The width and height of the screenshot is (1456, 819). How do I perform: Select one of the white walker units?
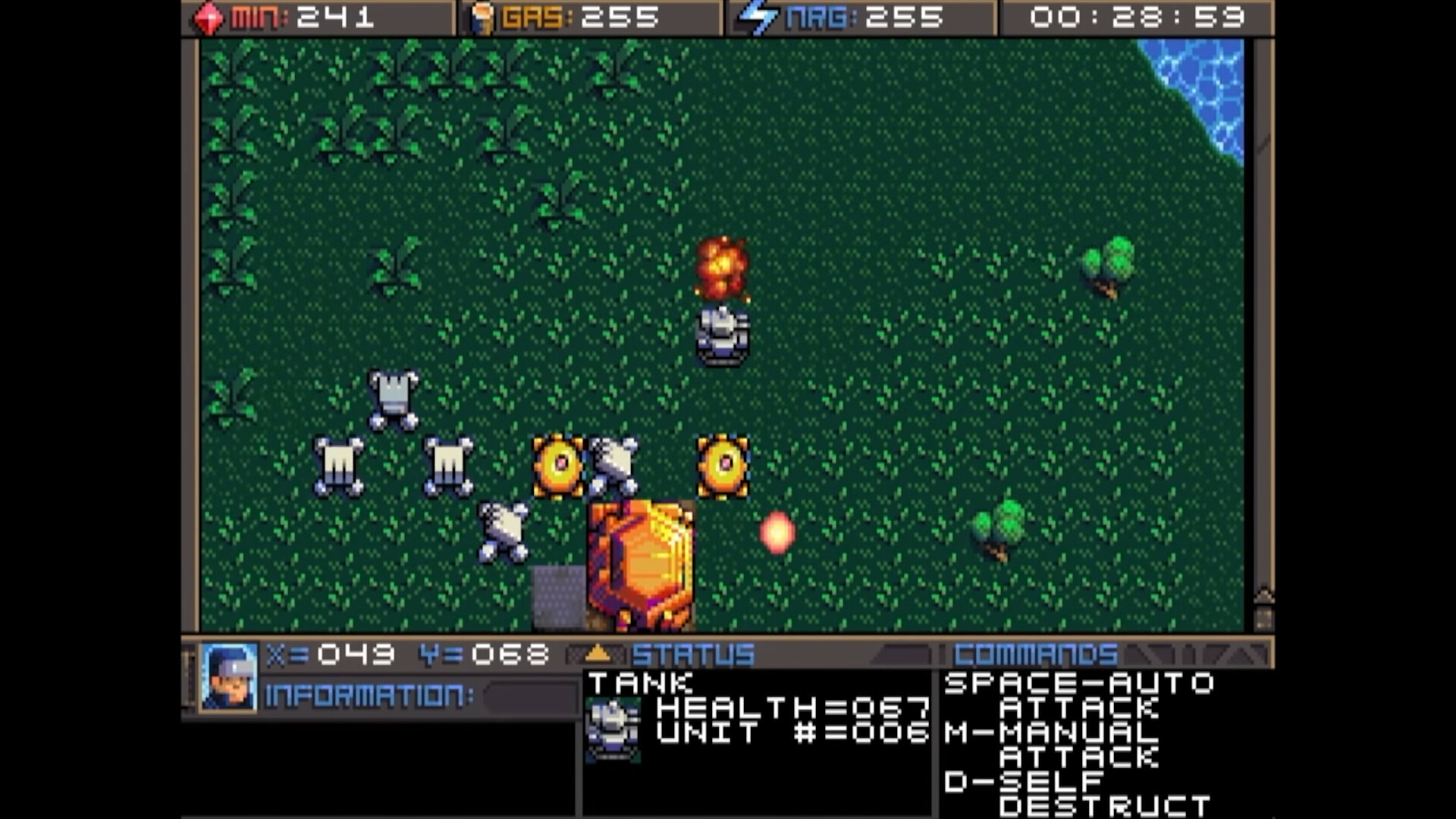click(x=338, y=464)
